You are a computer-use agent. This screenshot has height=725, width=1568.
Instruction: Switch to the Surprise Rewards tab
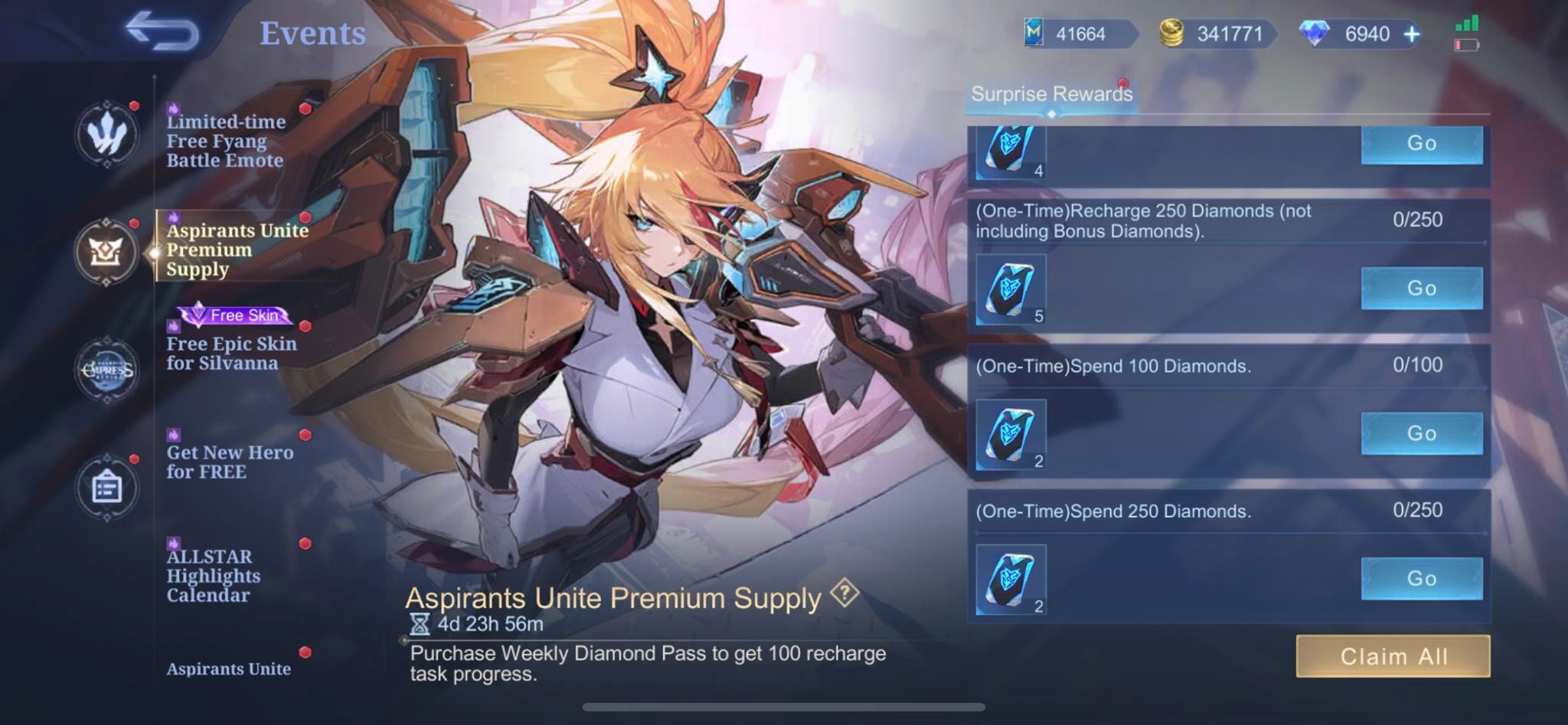point(1050,94)
